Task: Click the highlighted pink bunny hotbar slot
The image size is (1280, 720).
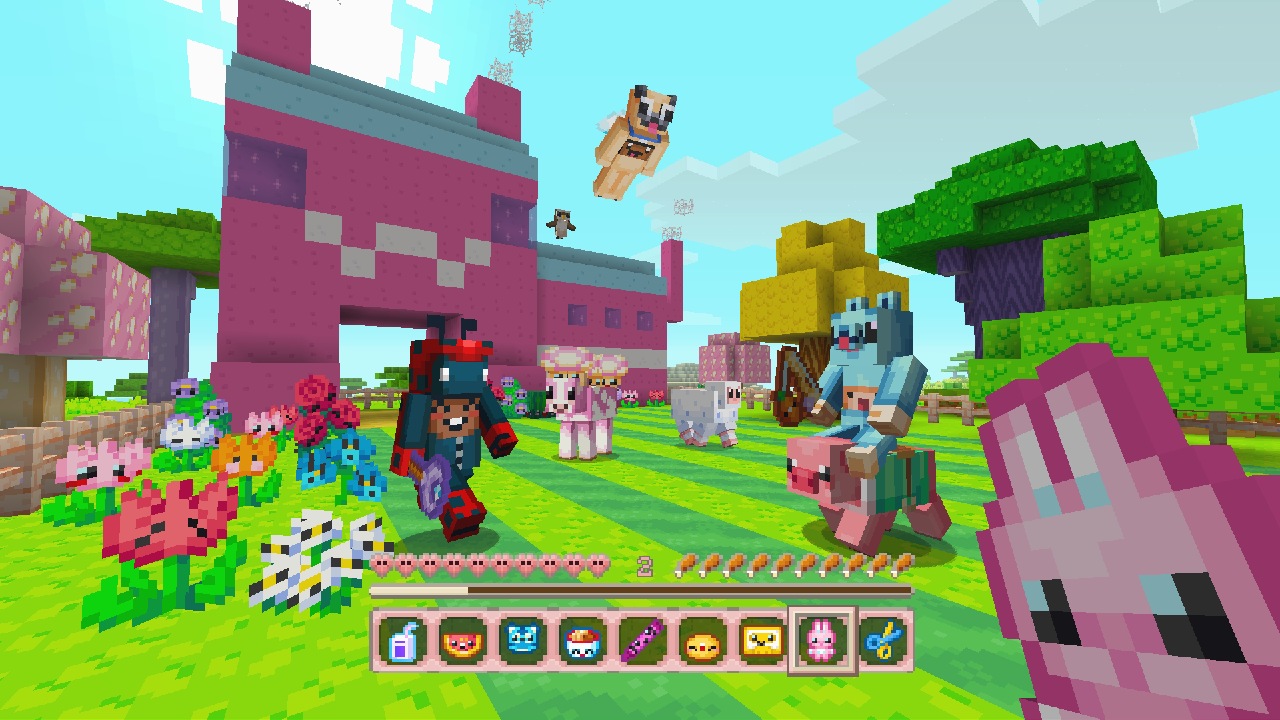Action: point(822,642)
